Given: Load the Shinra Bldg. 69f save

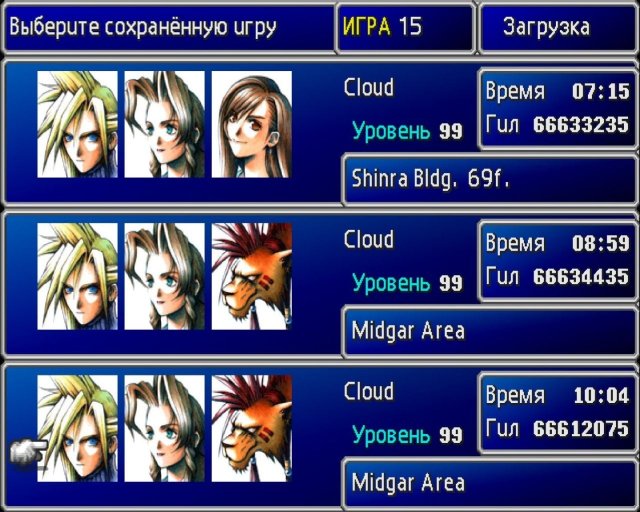Looking at the screenshot, I should (320, 132).
